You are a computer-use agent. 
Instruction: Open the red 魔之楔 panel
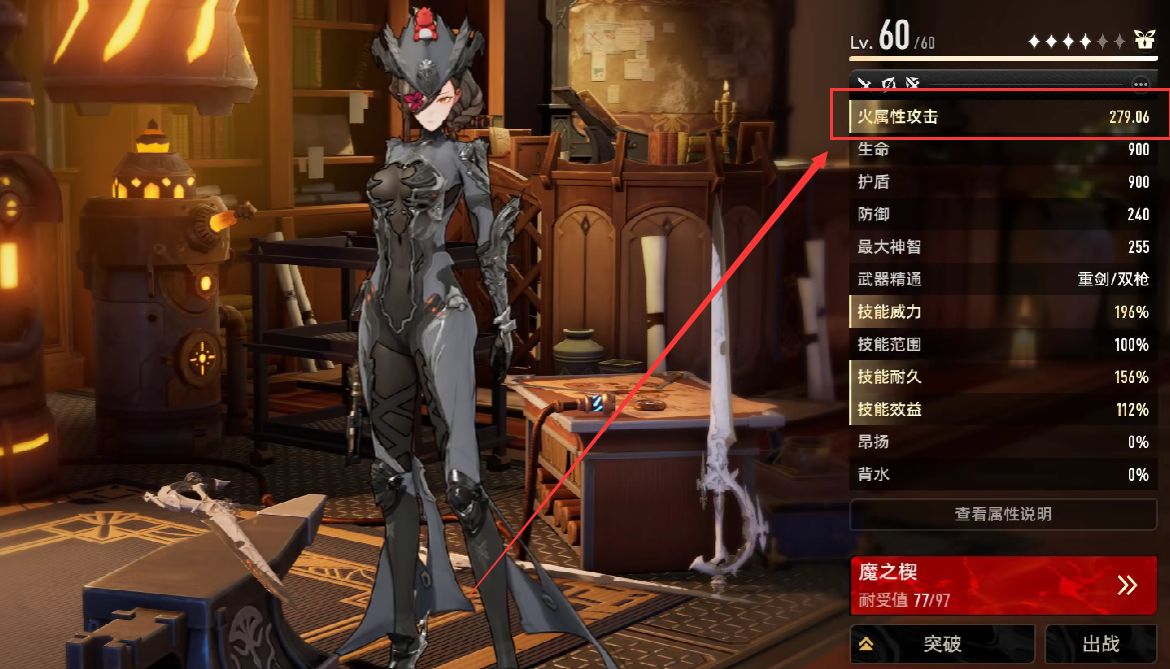1002,585
